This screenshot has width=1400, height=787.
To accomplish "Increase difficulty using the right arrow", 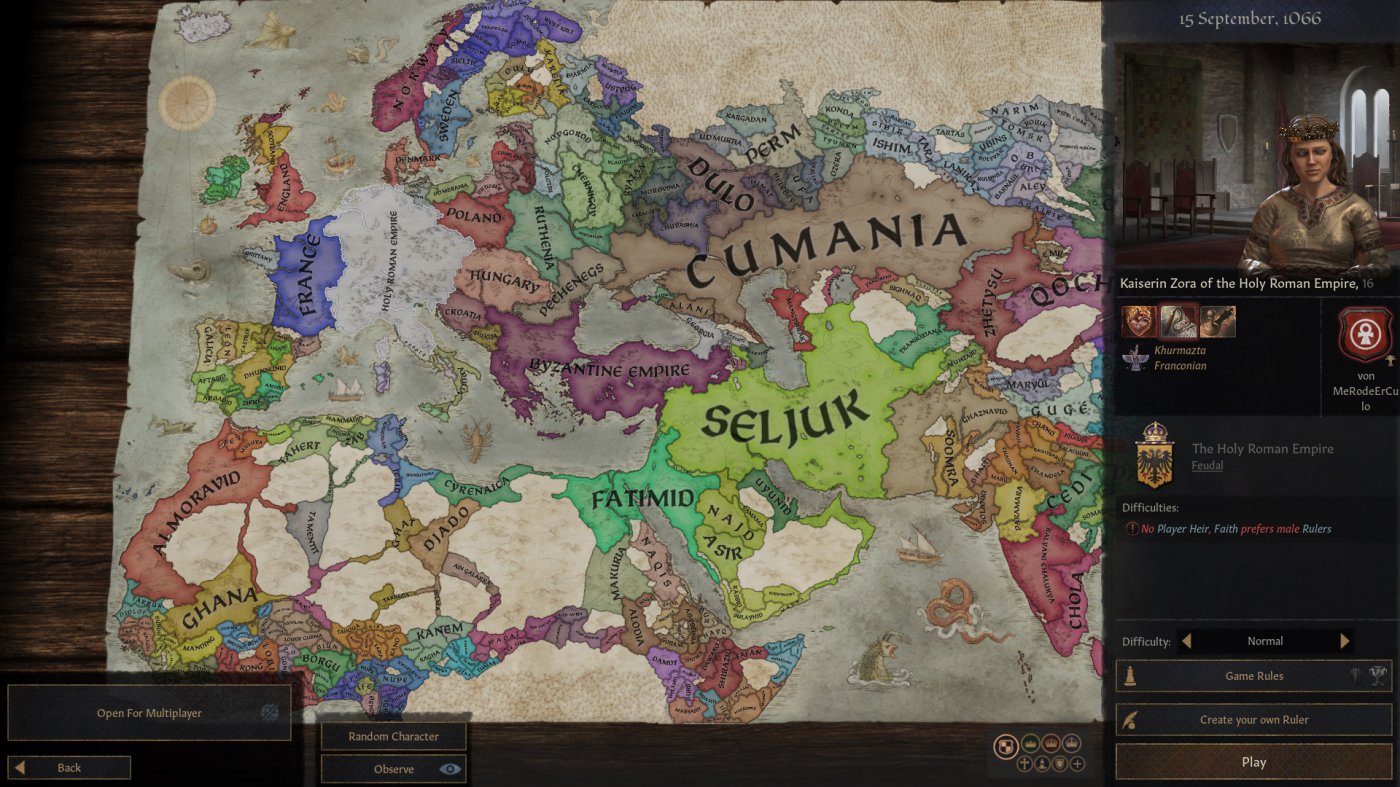I will pos(1344,641).
